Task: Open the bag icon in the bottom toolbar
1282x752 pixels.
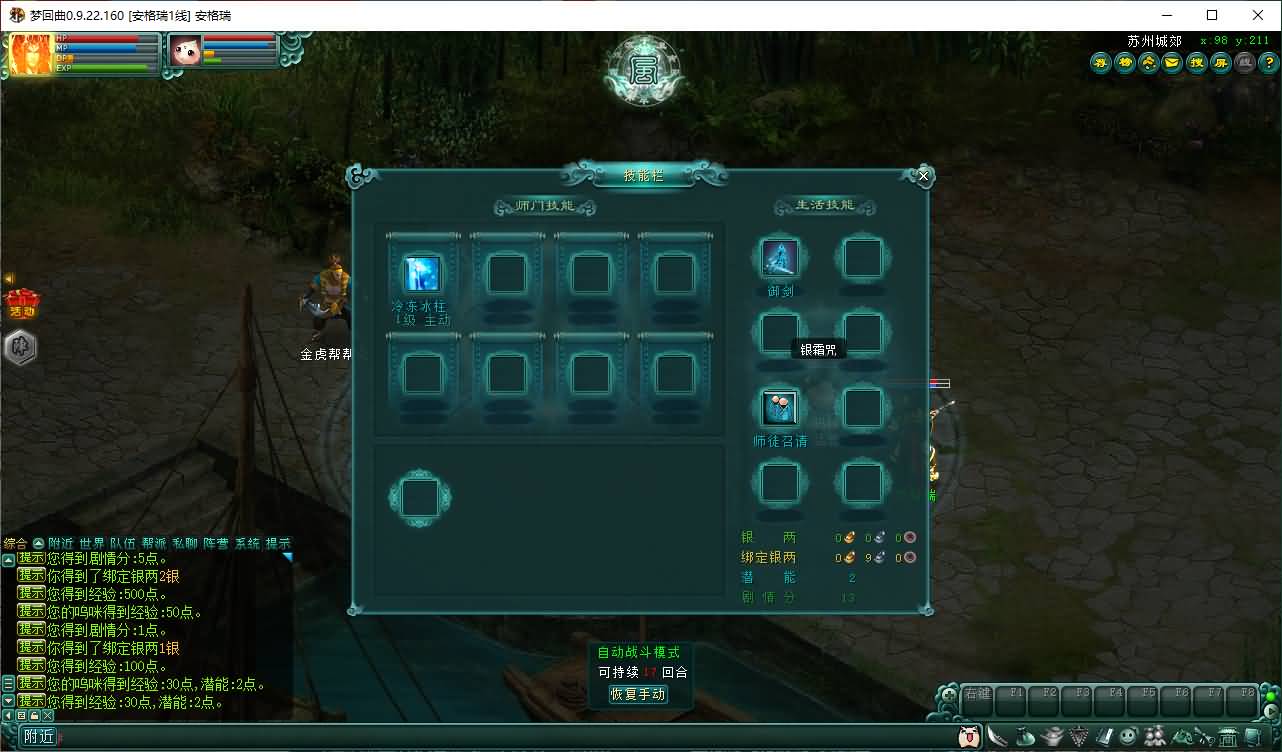Action: tap(1024, 735)
